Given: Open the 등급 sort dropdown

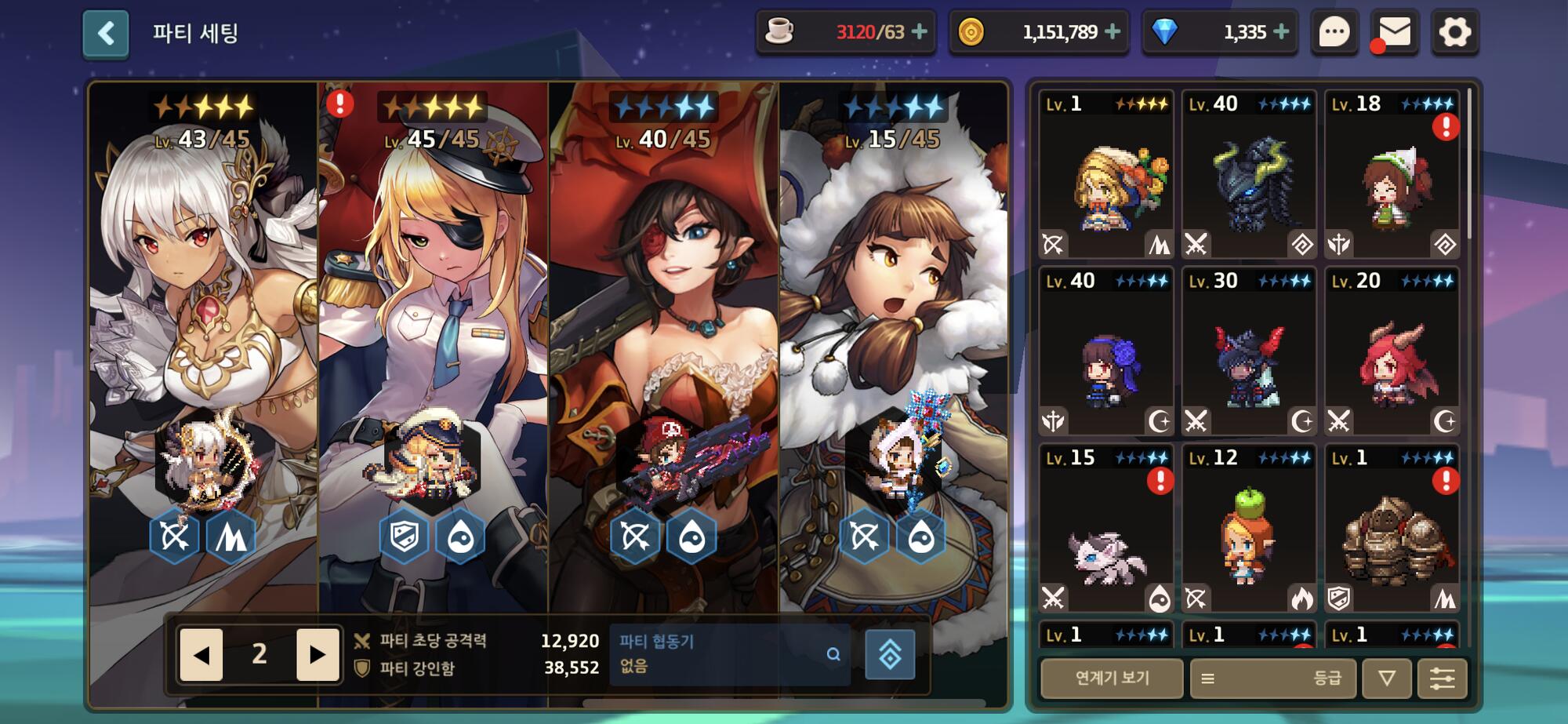Looking at the screenshot, I should click(1272, 678).
